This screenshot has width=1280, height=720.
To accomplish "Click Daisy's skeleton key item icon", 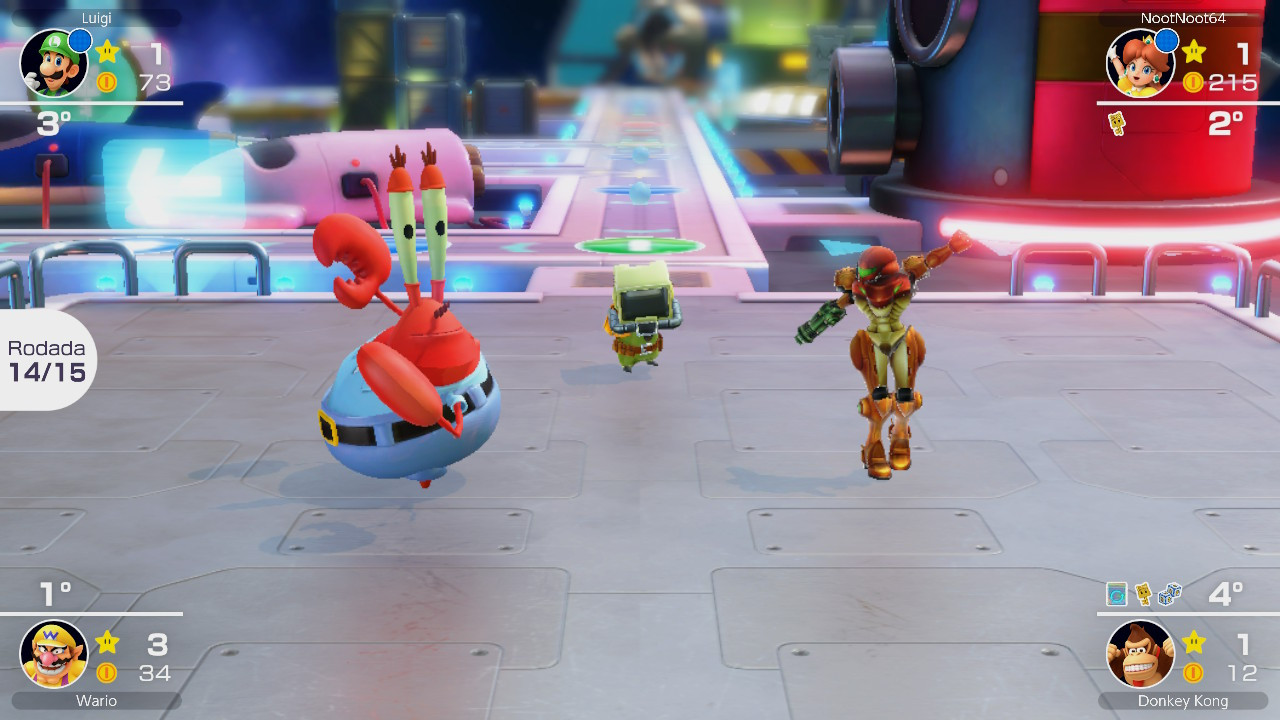I will click(1115, 122).
